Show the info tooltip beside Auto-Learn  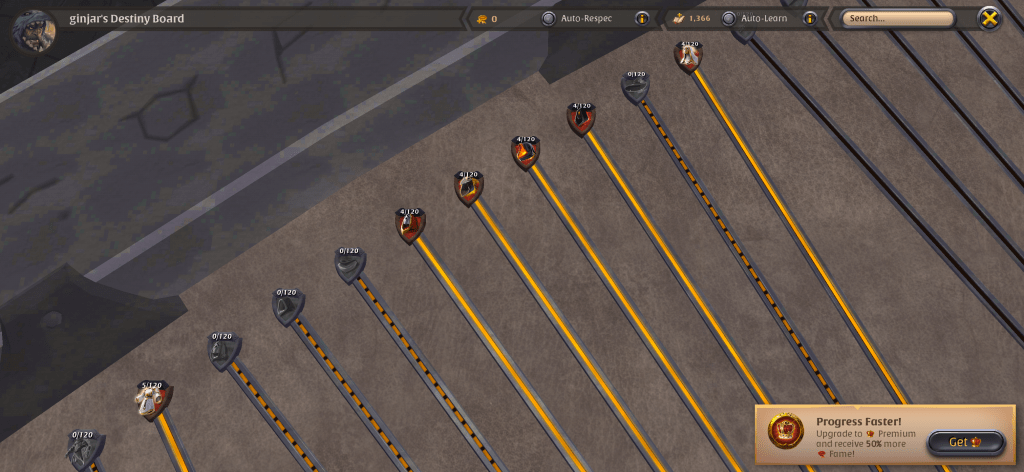[809, 18]
